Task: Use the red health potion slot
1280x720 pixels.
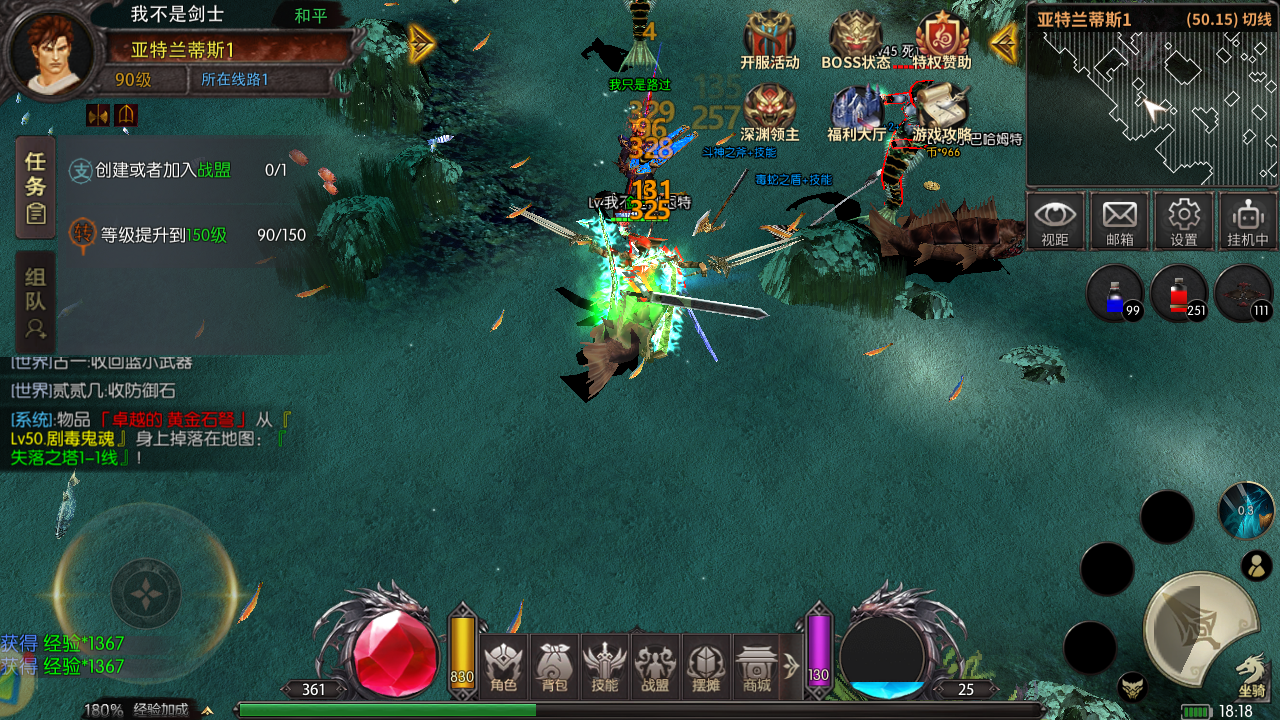Action: click(x=1179, y=294)
